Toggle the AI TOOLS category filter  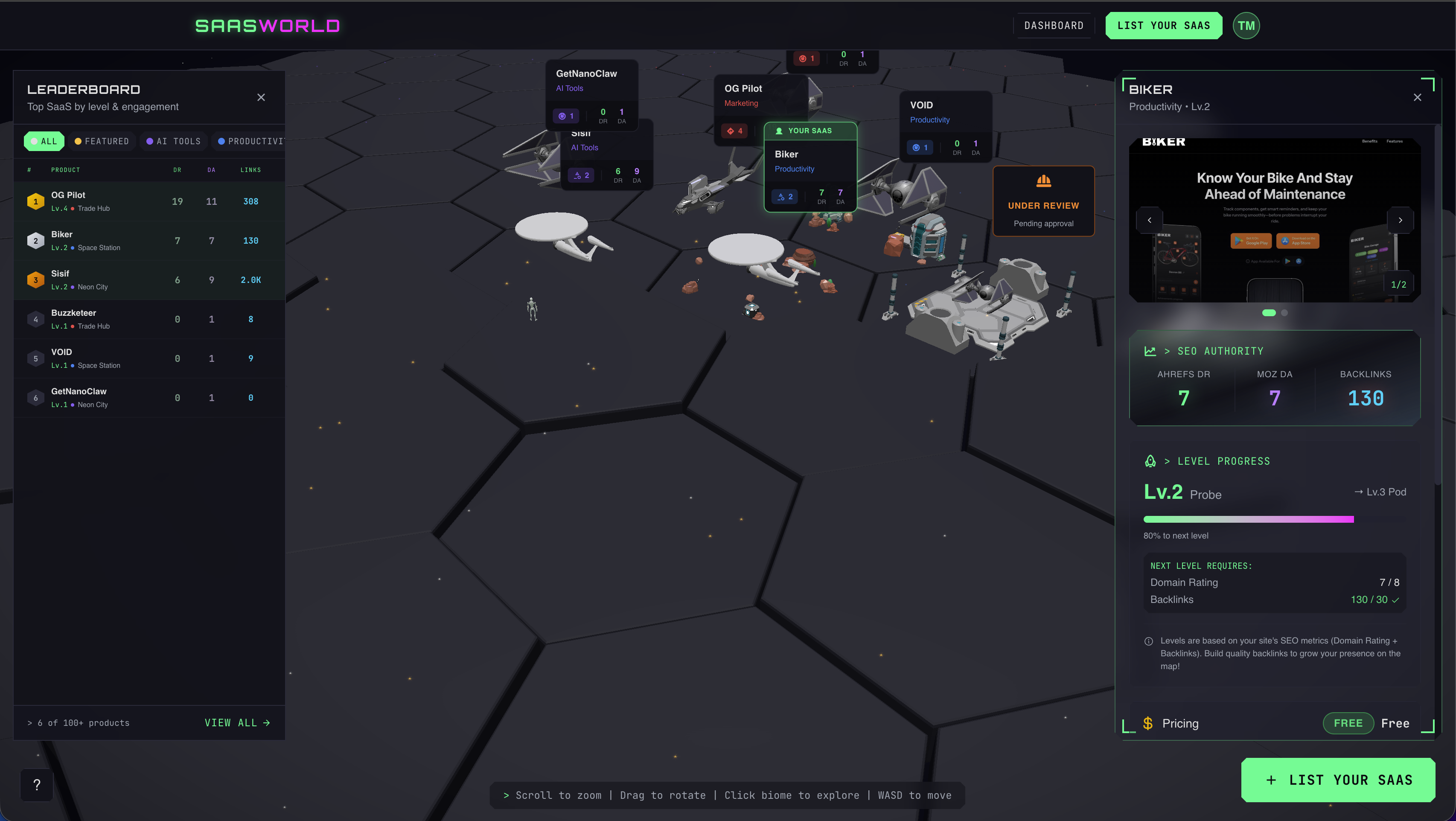[x=174, y=141]
